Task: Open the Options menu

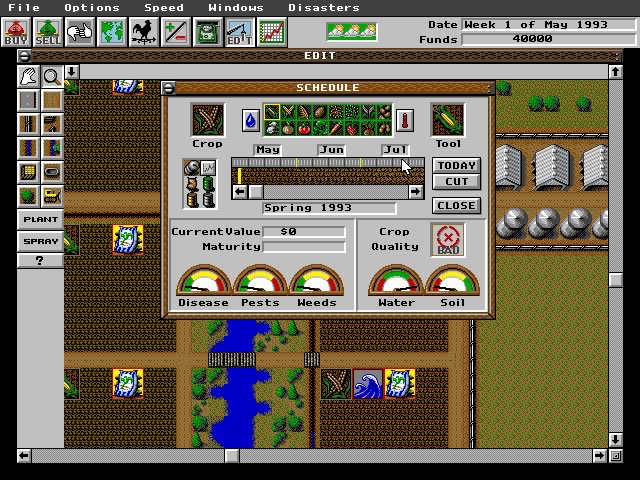Action: tap(92, 8)
